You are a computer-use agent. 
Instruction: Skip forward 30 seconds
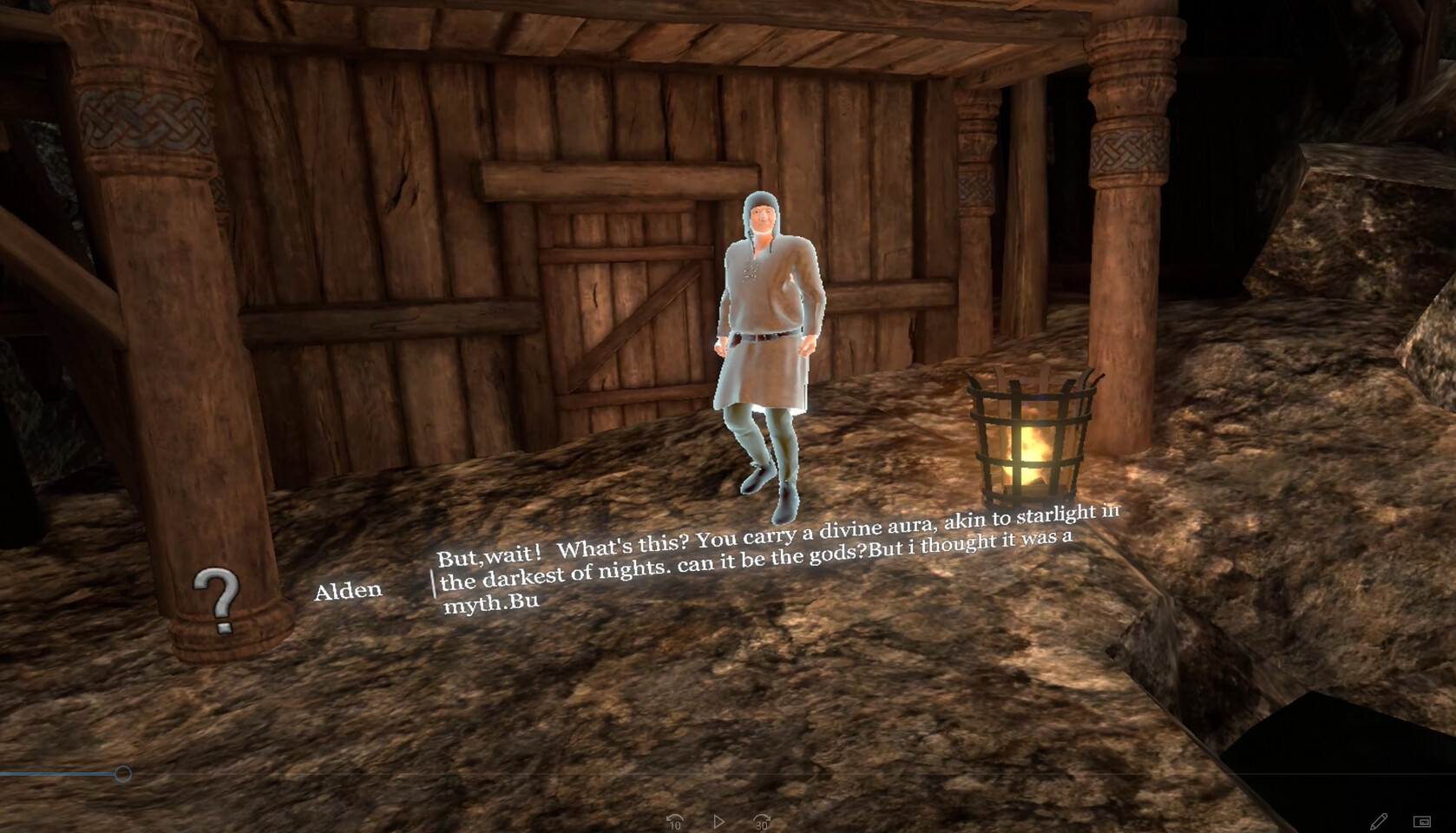point(761,821)
